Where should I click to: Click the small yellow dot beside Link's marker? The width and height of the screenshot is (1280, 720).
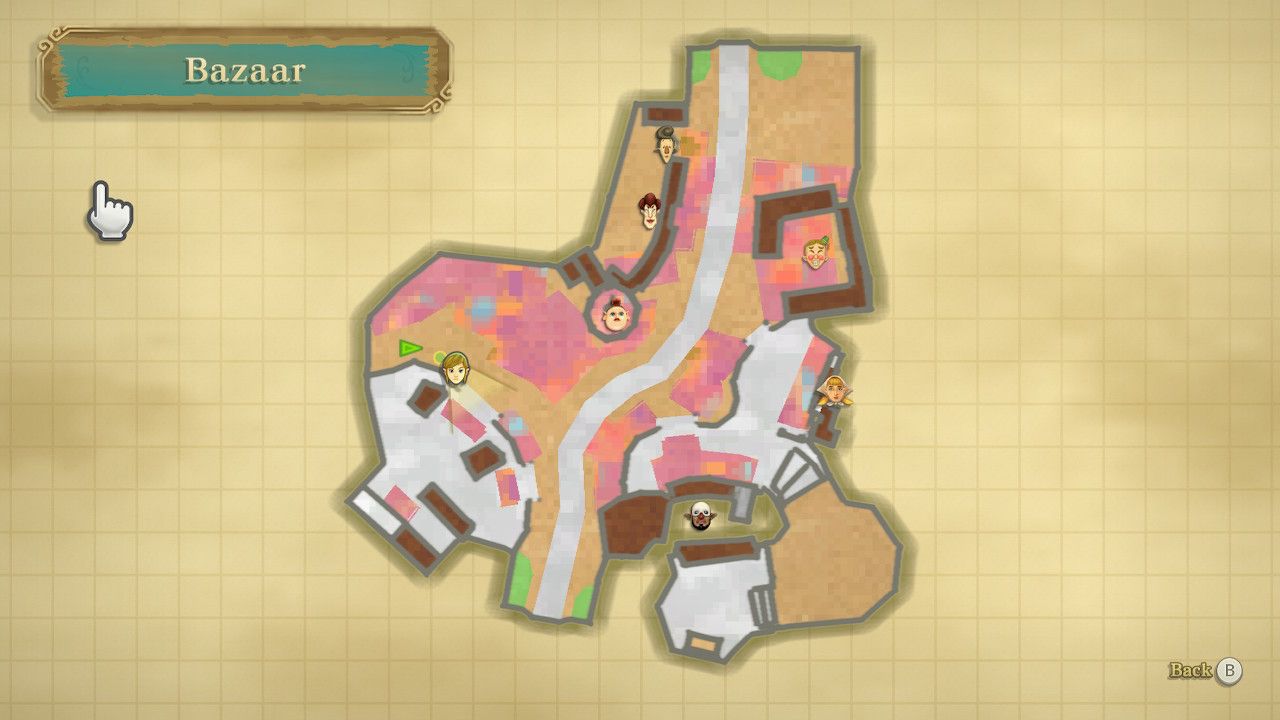tap(437, 357)
